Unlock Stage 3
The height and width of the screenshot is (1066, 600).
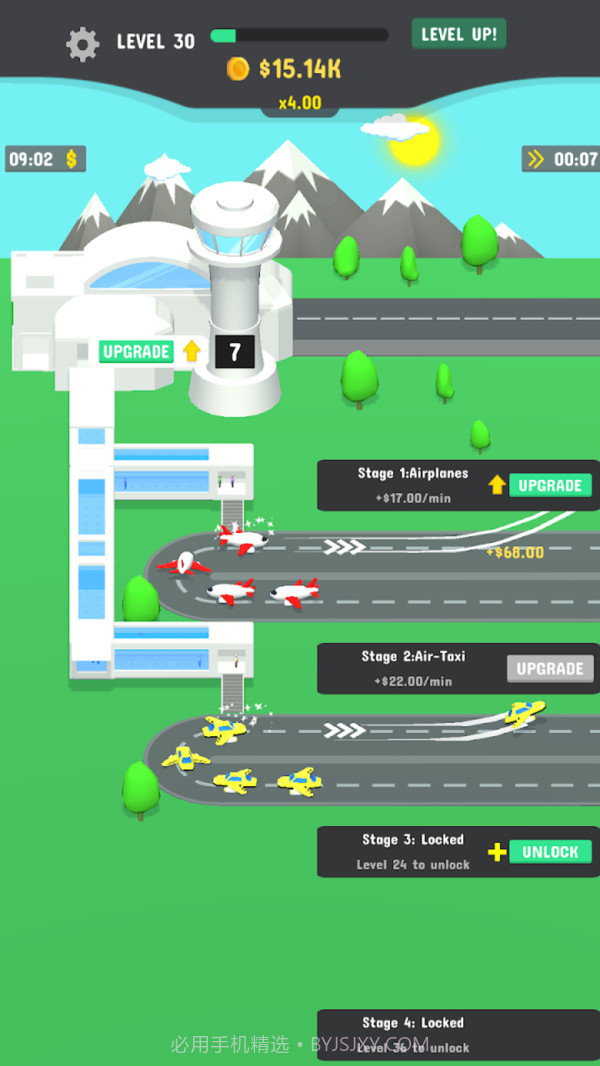coord(549,852)
